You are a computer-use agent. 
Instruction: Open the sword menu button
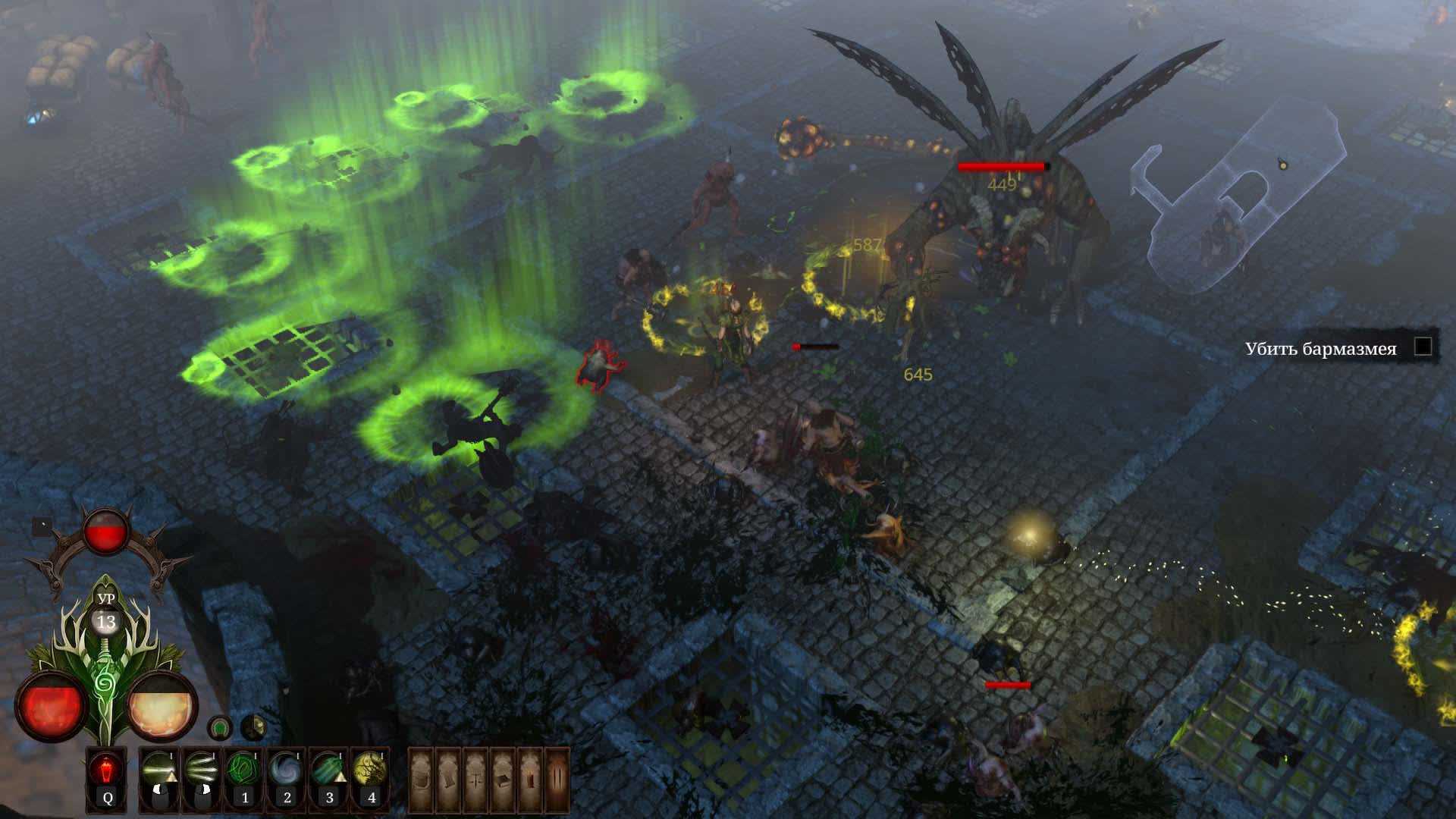477,779
